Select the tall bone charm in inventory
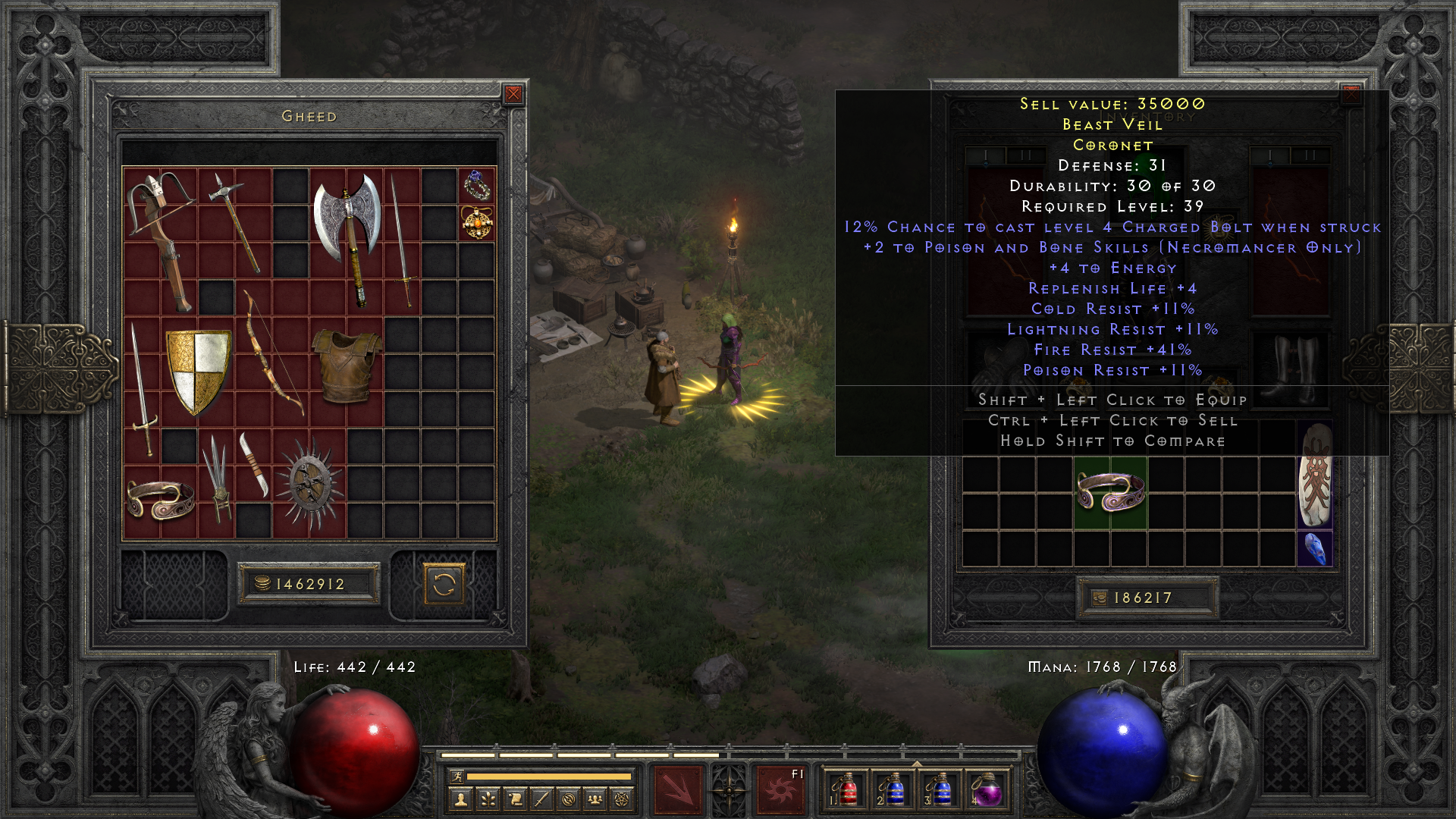 click(1315, 474)
